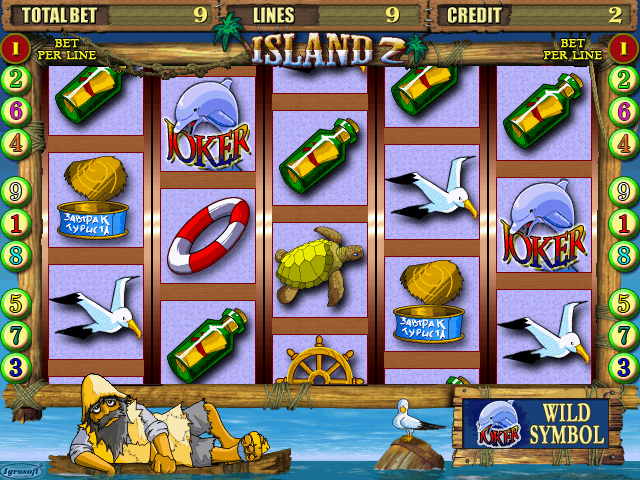Viewport: 640px width, 480px height.
Task: Click the left-side payline 9 marker
Action: click(15, 190)
